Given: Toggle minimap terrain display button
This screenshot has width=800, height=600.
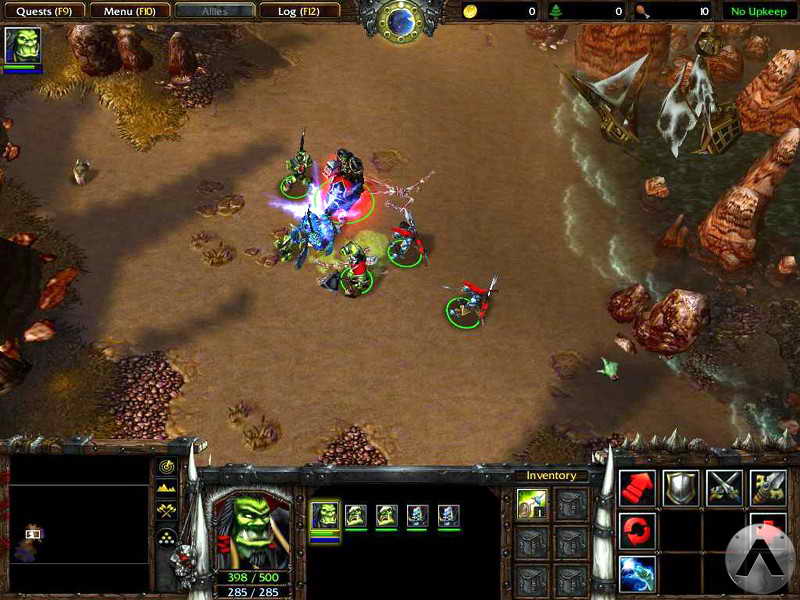Looking at the screenshot, I should 167,489.
